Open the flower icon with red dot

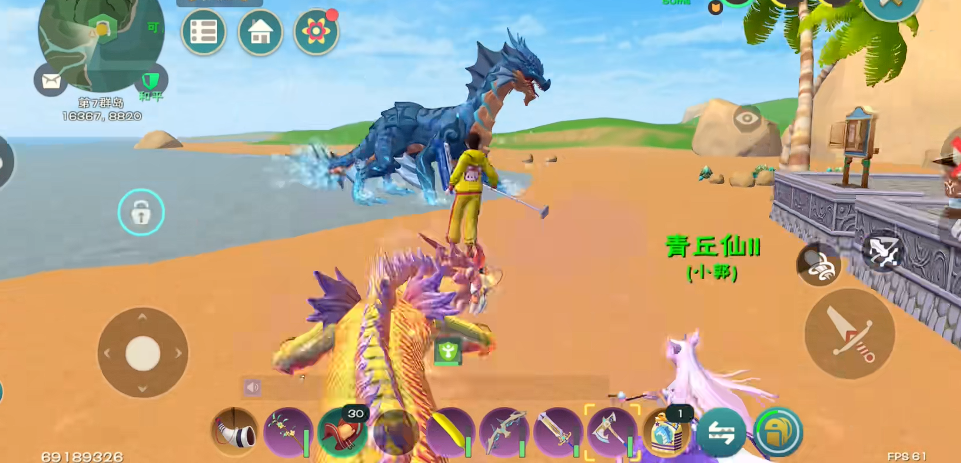click(316, 32)
